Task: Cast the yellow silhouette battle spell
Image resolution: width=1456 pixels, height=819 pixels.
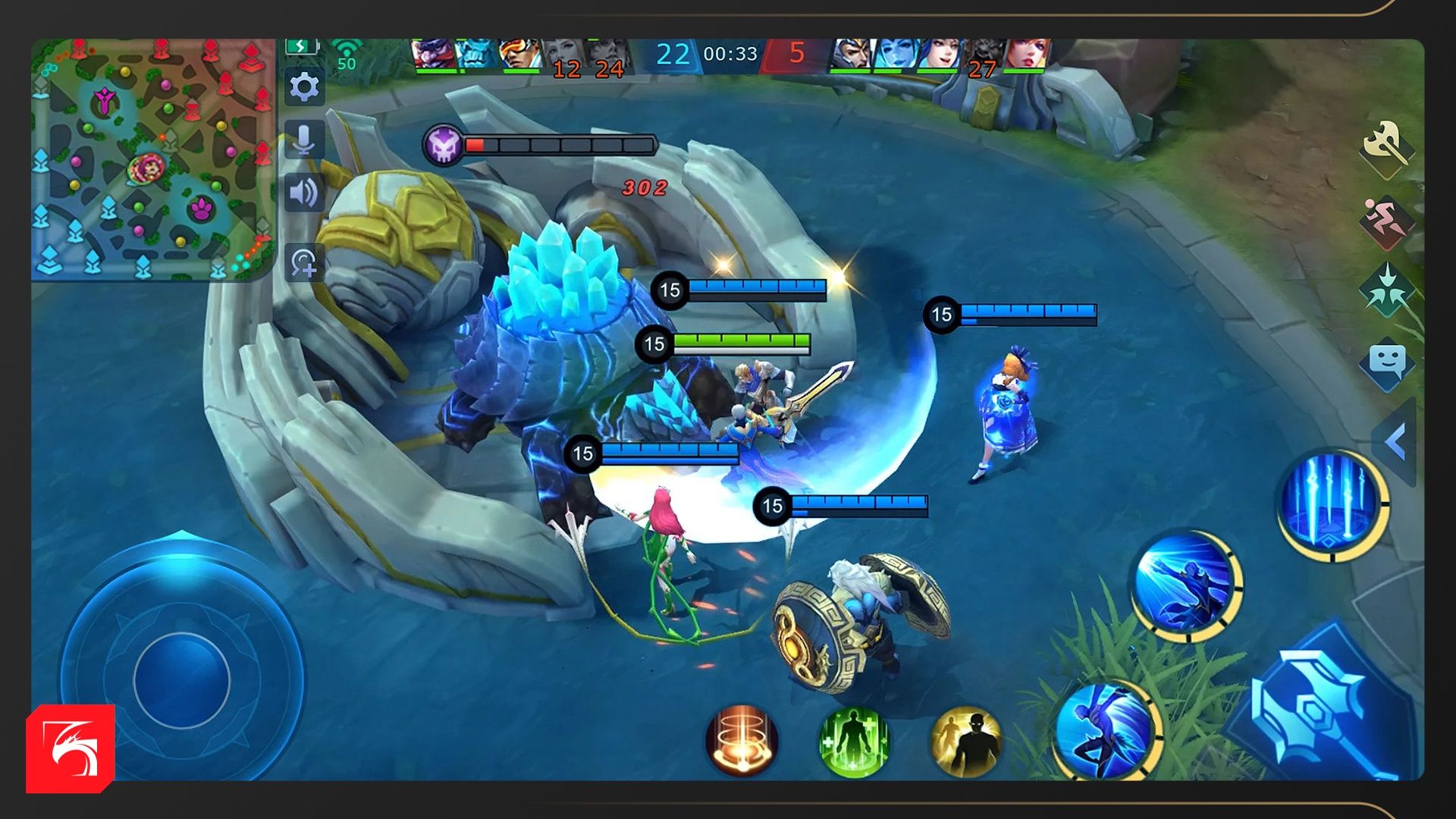Action: 965,742
